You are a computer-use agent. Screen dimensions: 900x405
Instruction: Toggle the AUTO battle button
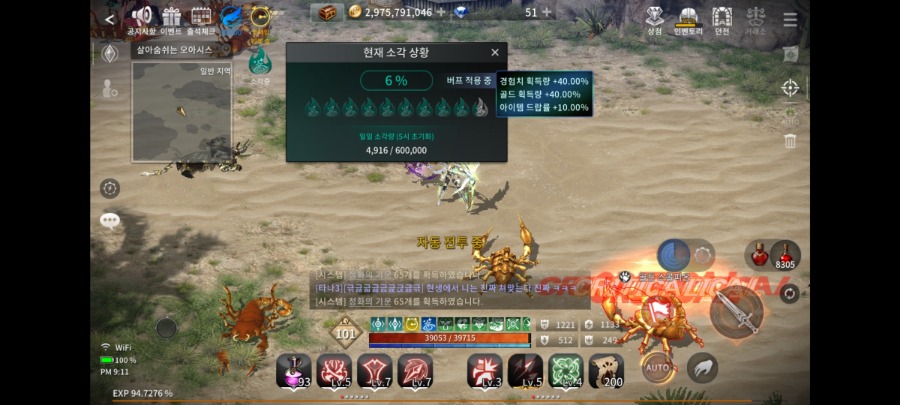(657, 368)
